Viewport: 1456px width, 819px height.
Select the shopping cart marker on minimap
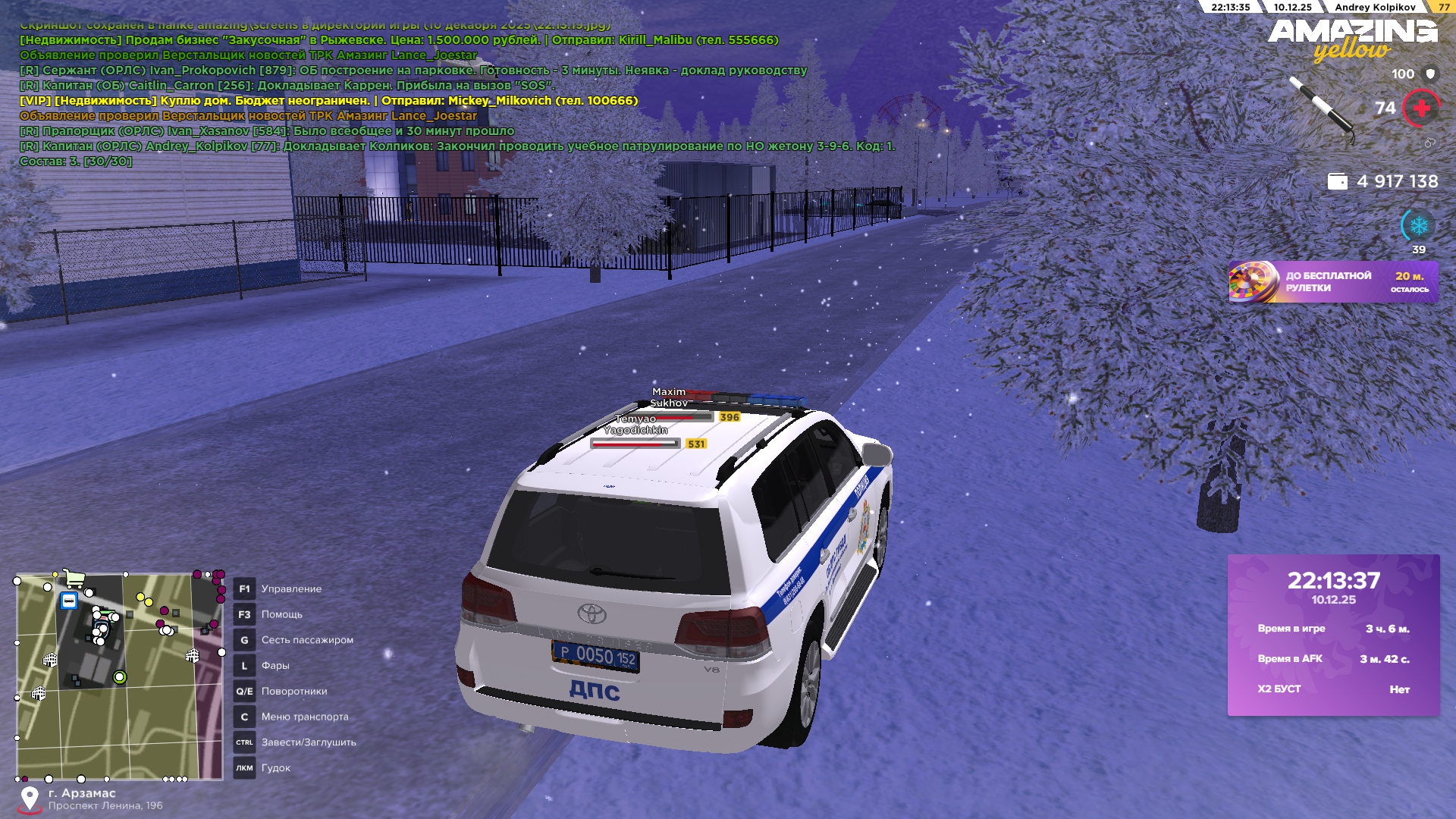(74, 579)
